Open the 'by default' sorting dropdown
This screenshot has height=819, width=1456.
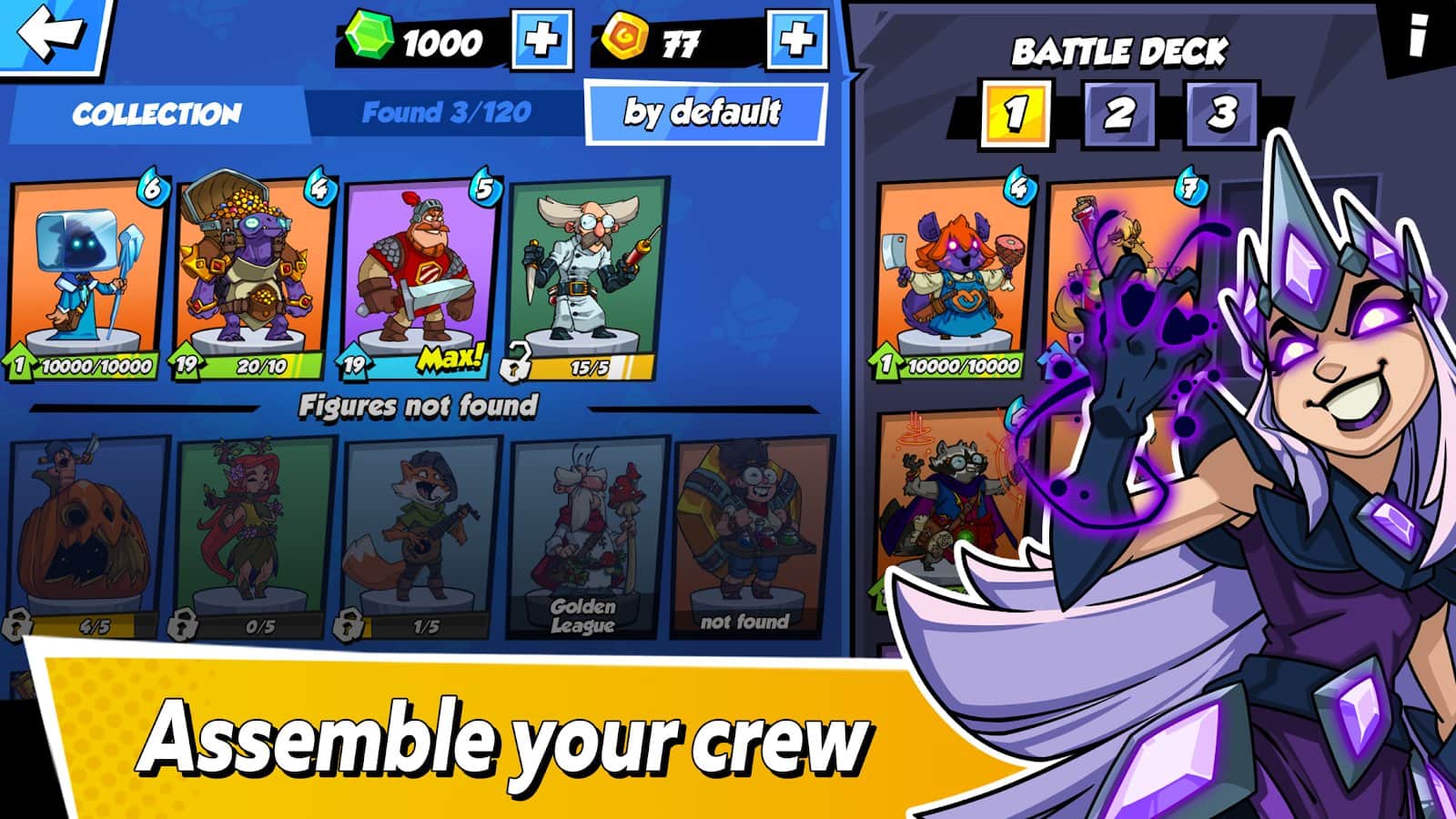pyautogui.click(x=703, y=111)
